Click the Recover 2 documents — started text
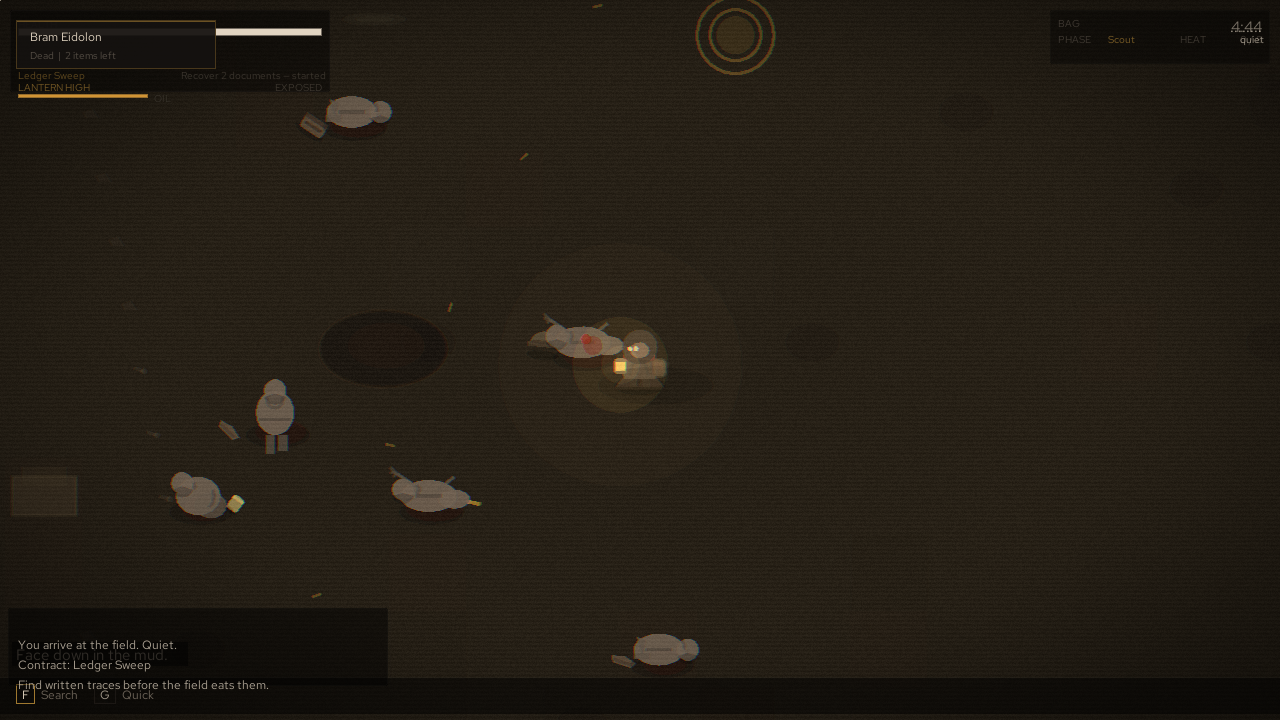The image size is (1280, 720). click(253, 75)
